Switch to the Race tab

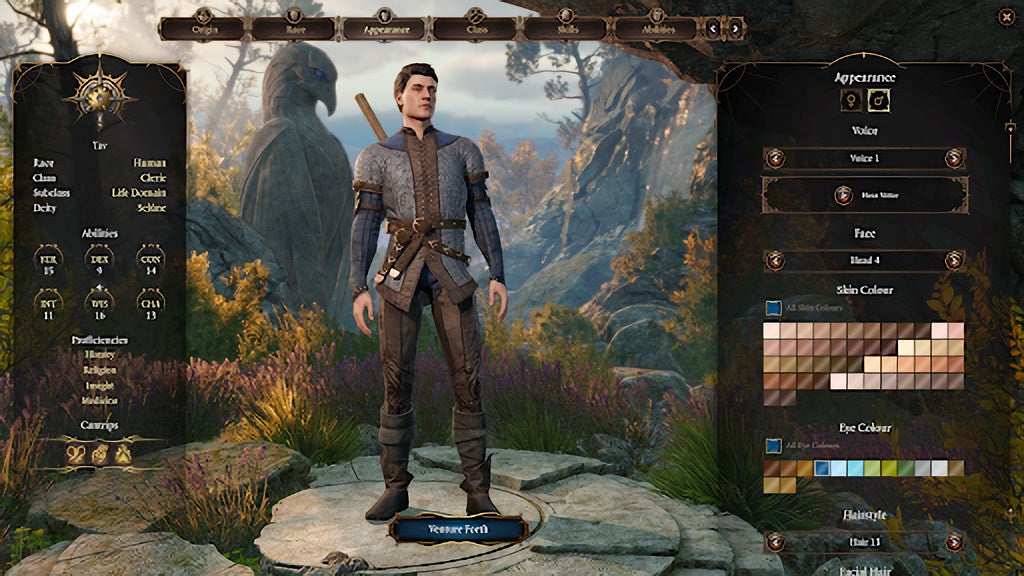(x=293, y=28)
